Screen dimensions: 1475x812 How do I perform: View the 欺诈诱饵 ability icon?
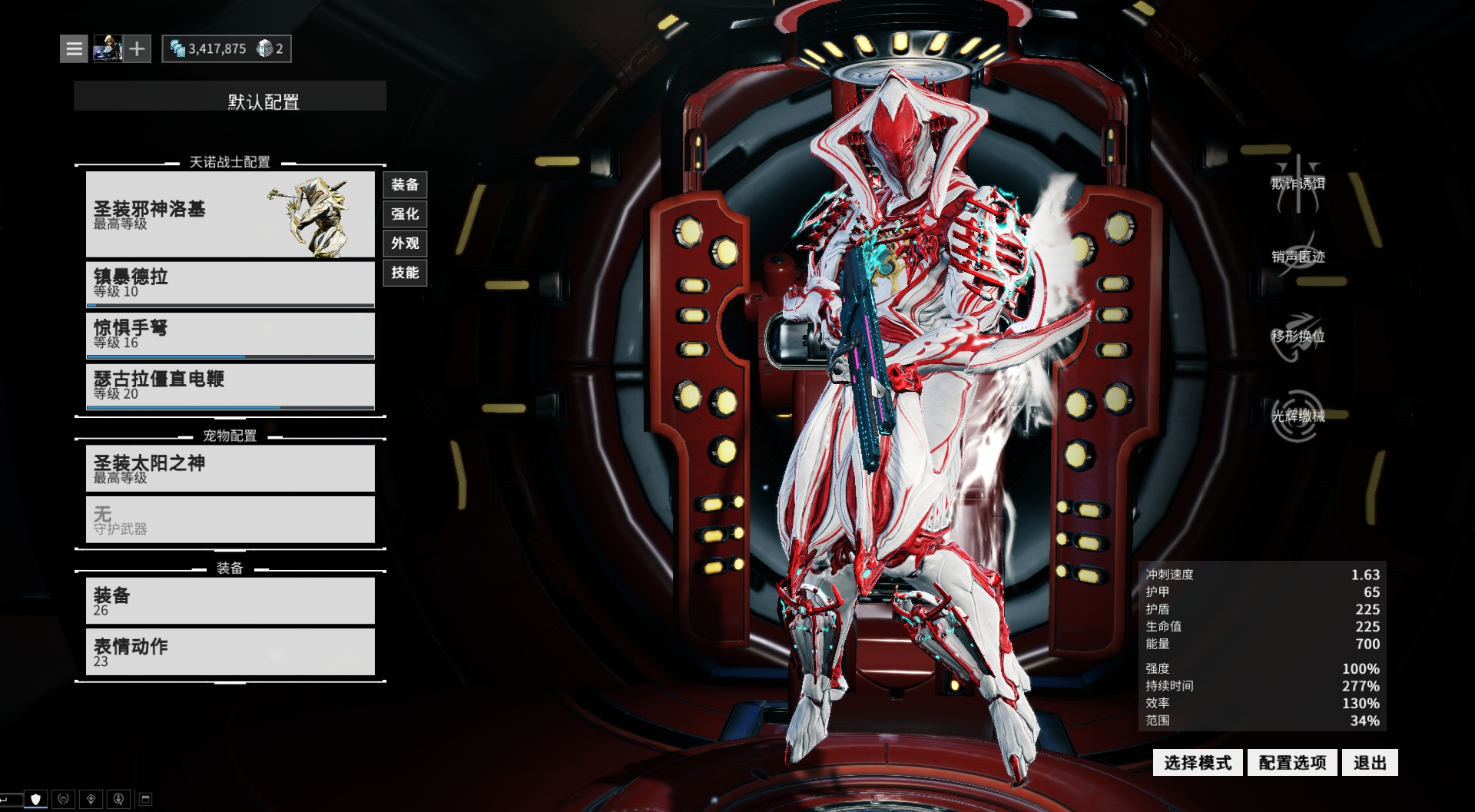(1298, 184)
